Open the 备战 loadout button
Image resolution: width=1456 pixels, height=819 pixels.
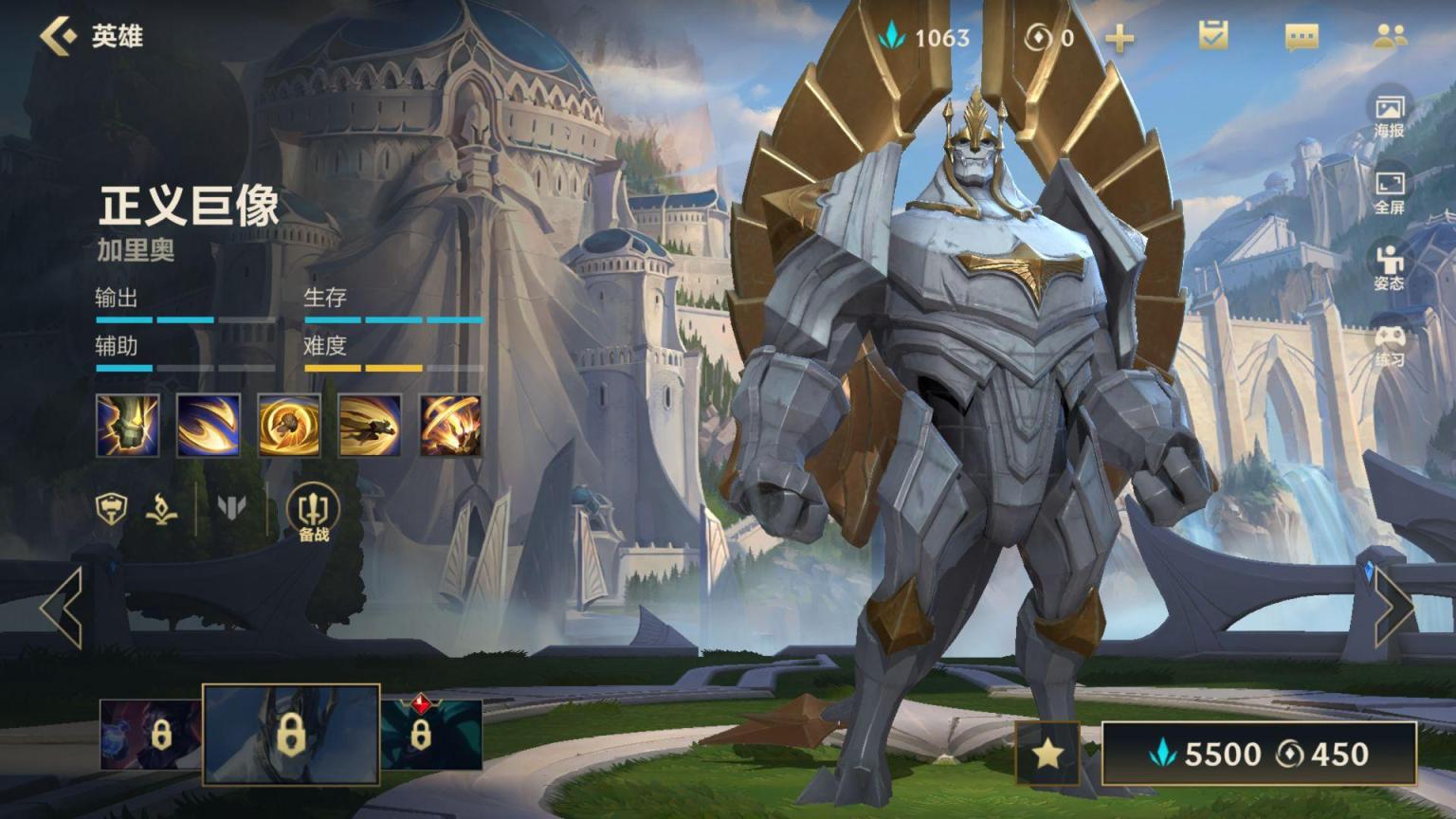[313, 513]
